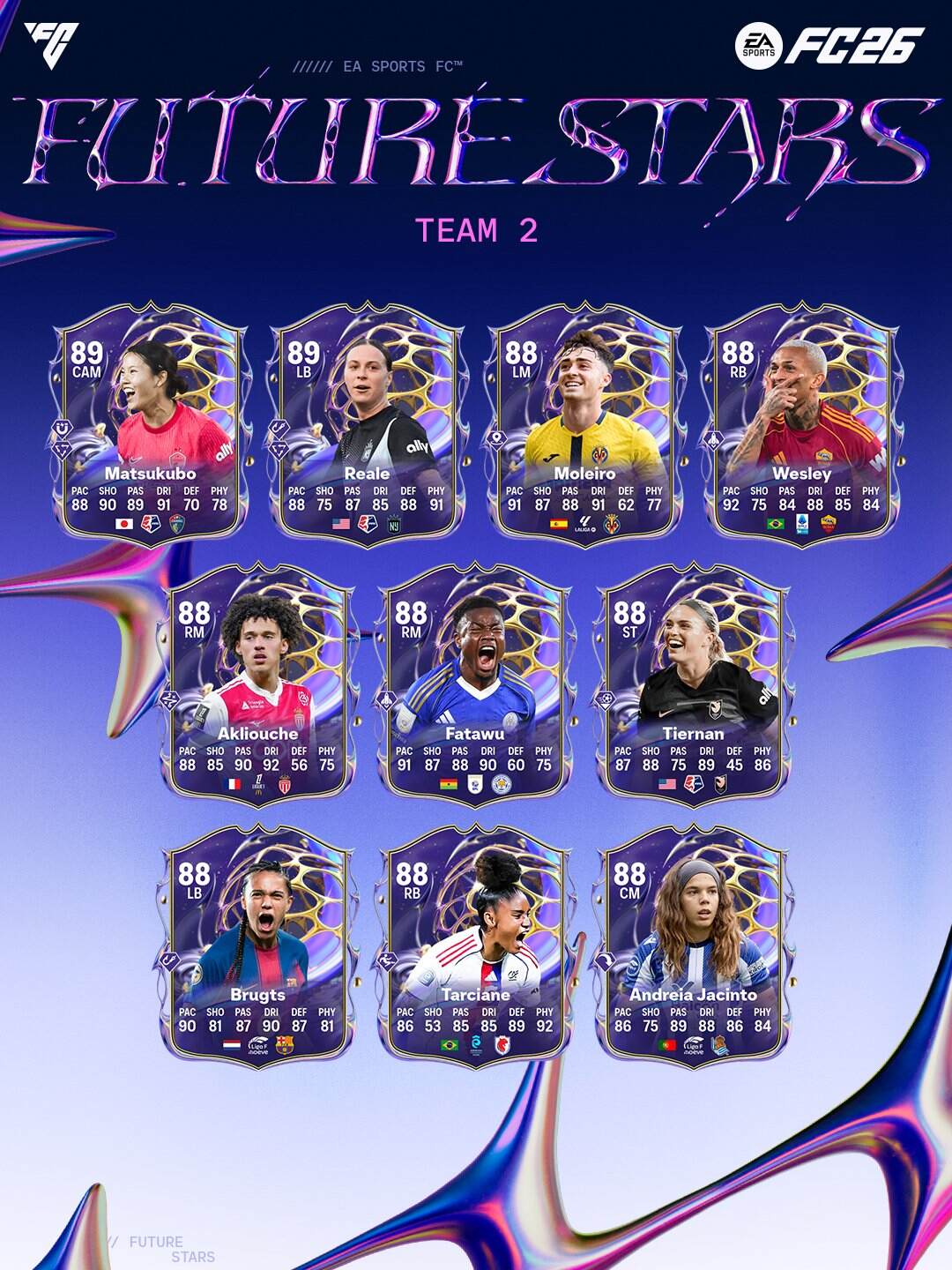Viewport: 952px width, 1270px height.
Task: Select the Matsukubo 89 CAM card
Action: pyautogui.click(x=150, y=423)
